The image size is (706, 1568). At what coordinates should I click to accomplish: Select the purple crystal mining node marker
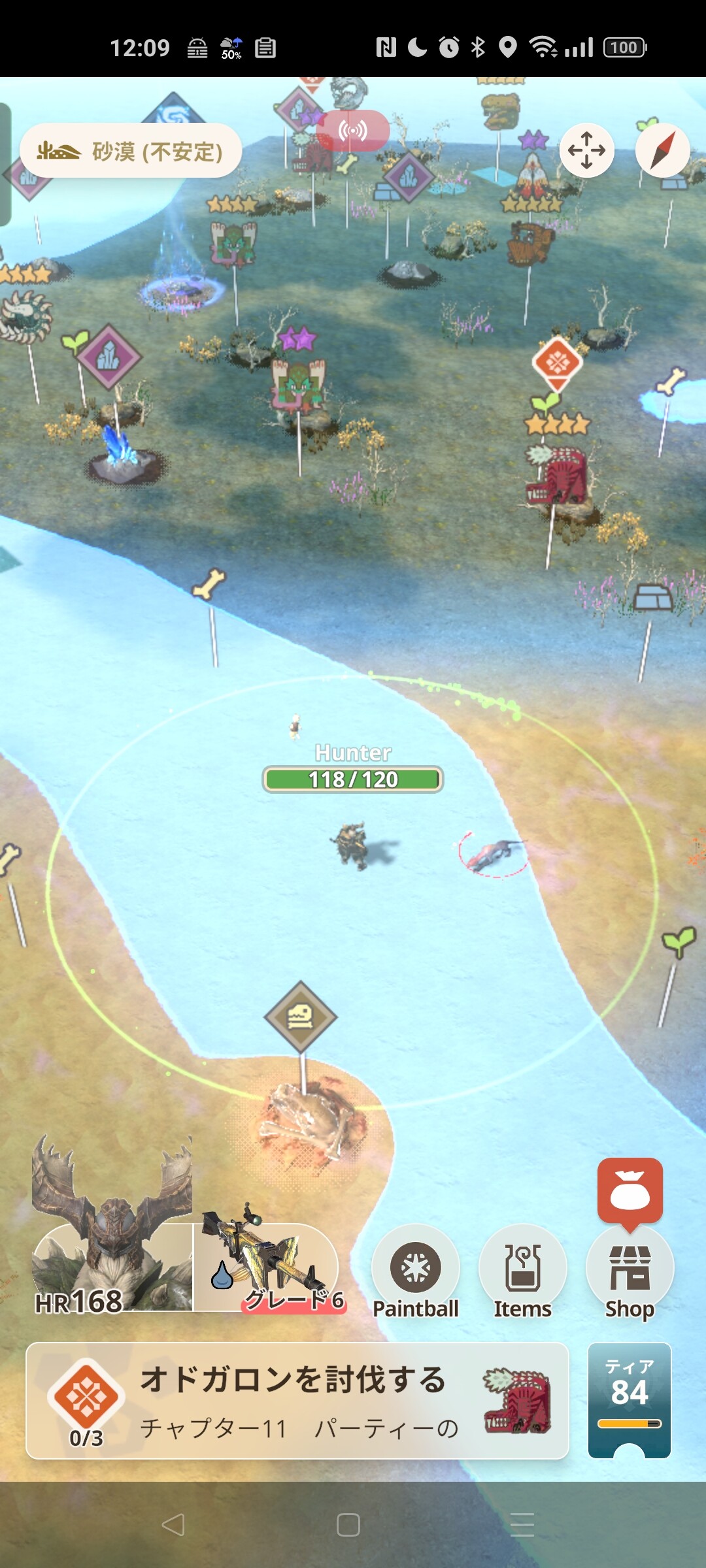tap(109, 357)
